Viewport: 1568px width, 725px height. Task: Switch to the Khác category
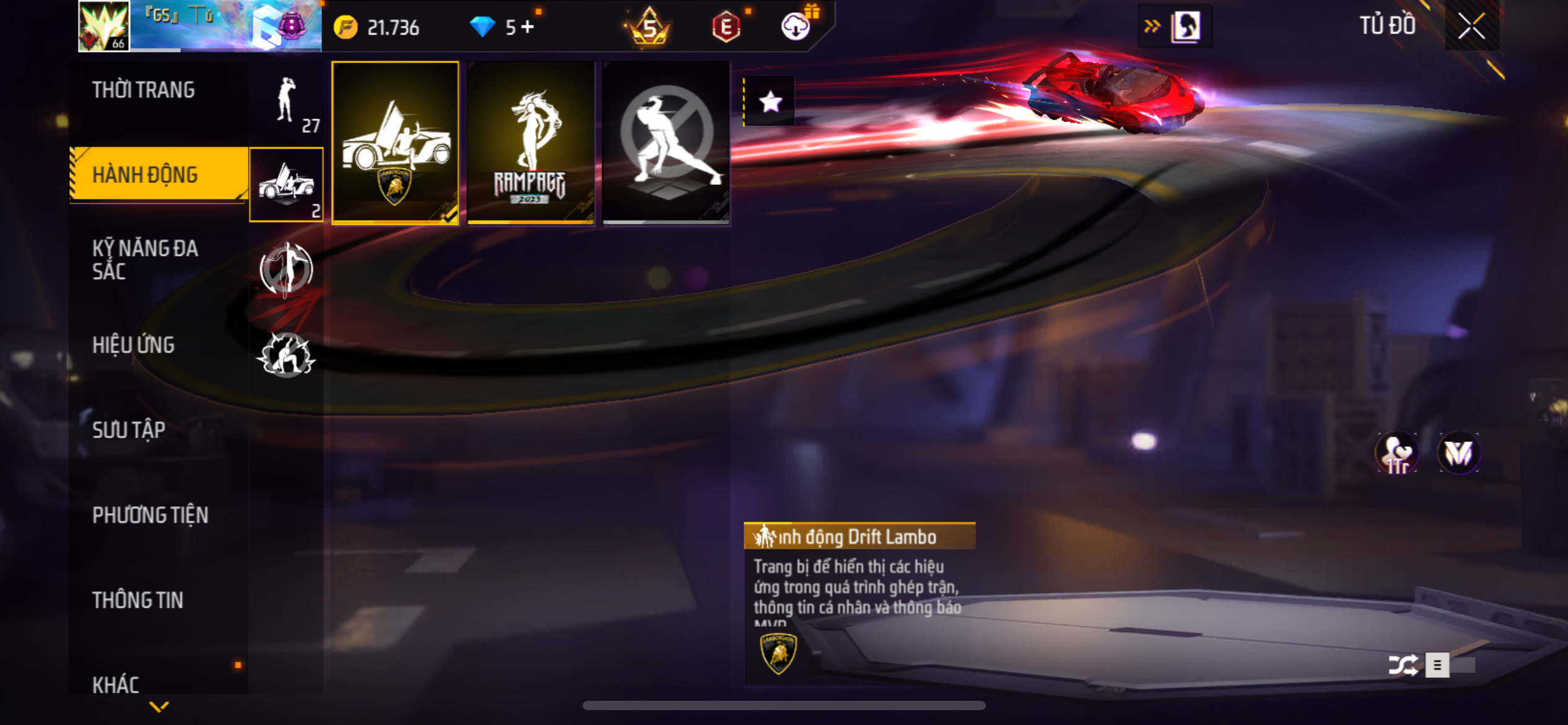click(116, 684)
